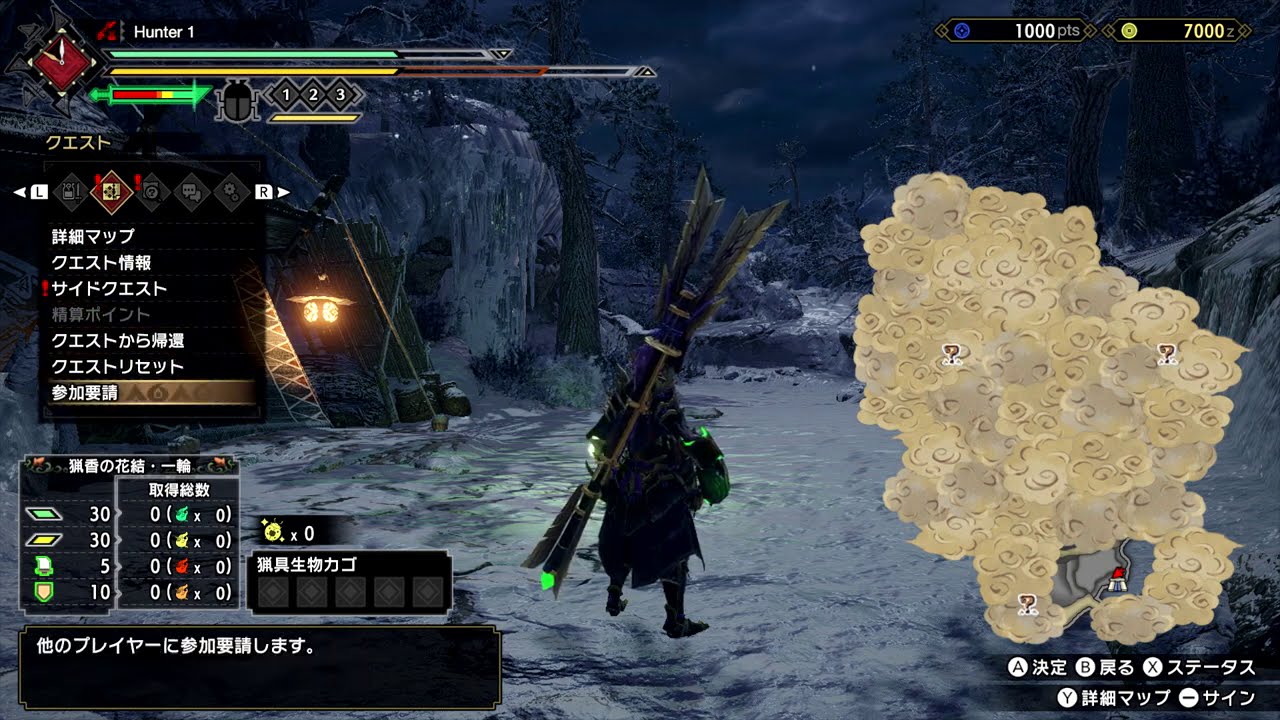This screenshot has width=1280, height=720.
Task: Open the gear-icon system settings tab
Action: (231, 190)
